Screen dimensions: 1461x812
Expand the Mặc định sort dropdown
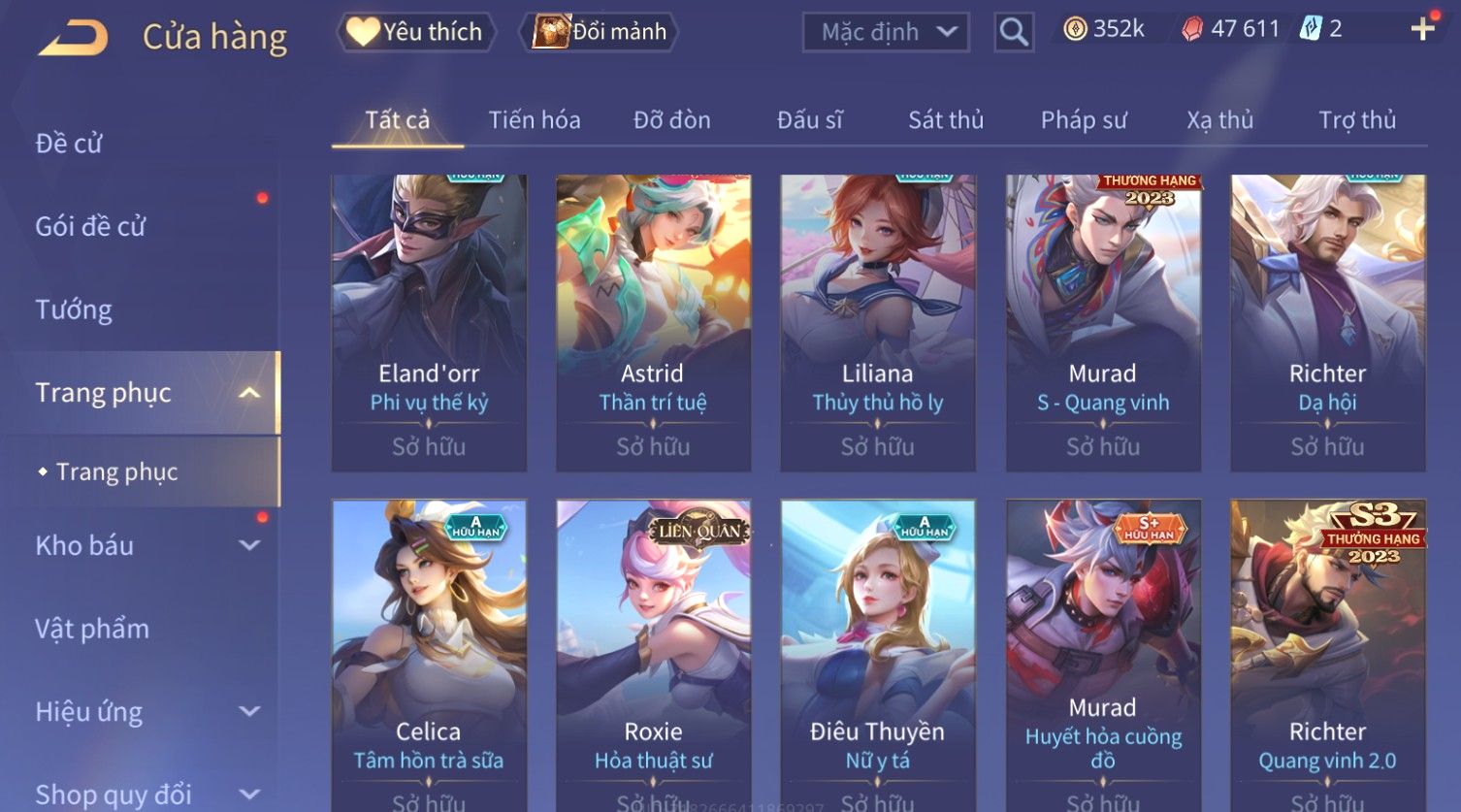pyautogui.click(x=886, y=32)
